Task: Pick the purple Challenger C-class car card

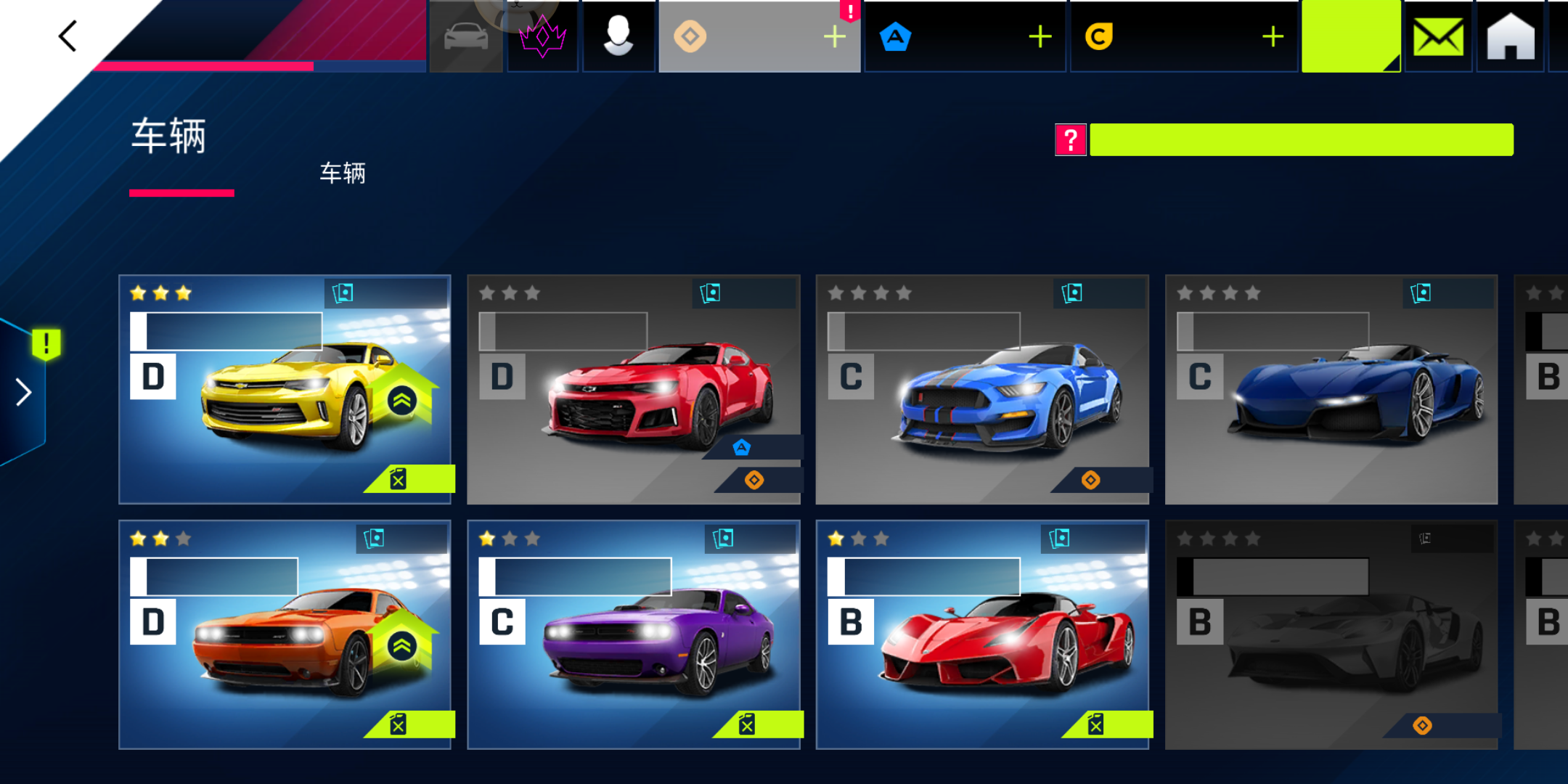Action: click(x=633, y=634)
